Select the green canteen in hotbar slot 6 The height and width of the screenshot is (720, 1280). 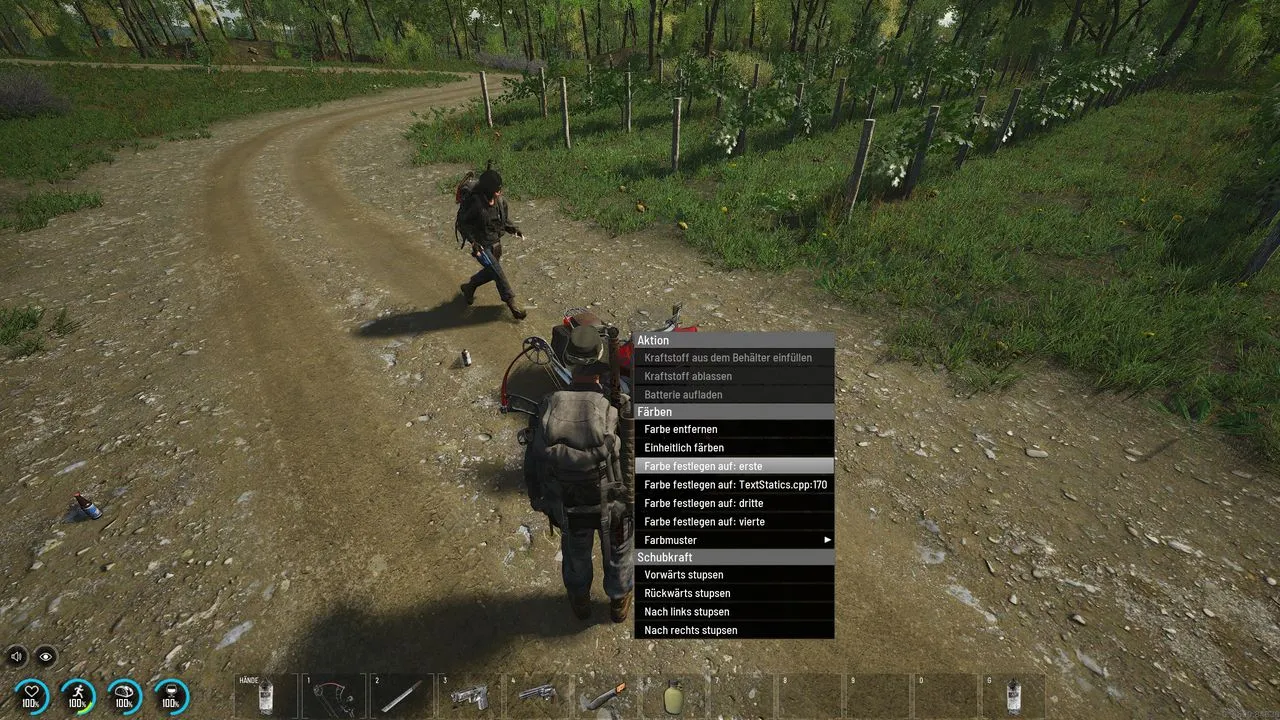point(674,696)
